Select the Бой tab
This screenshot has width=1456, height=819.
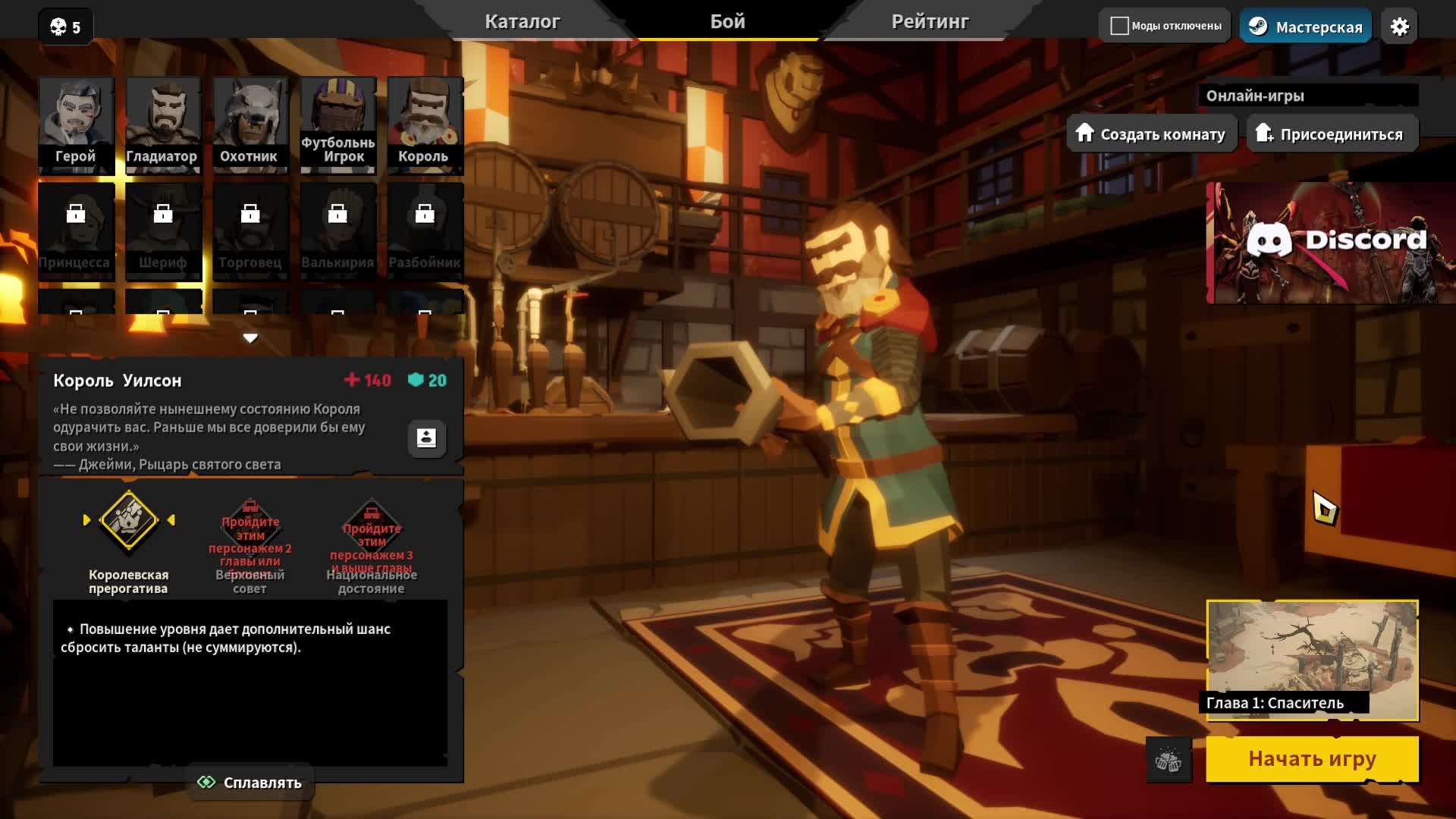pos(727,22)
